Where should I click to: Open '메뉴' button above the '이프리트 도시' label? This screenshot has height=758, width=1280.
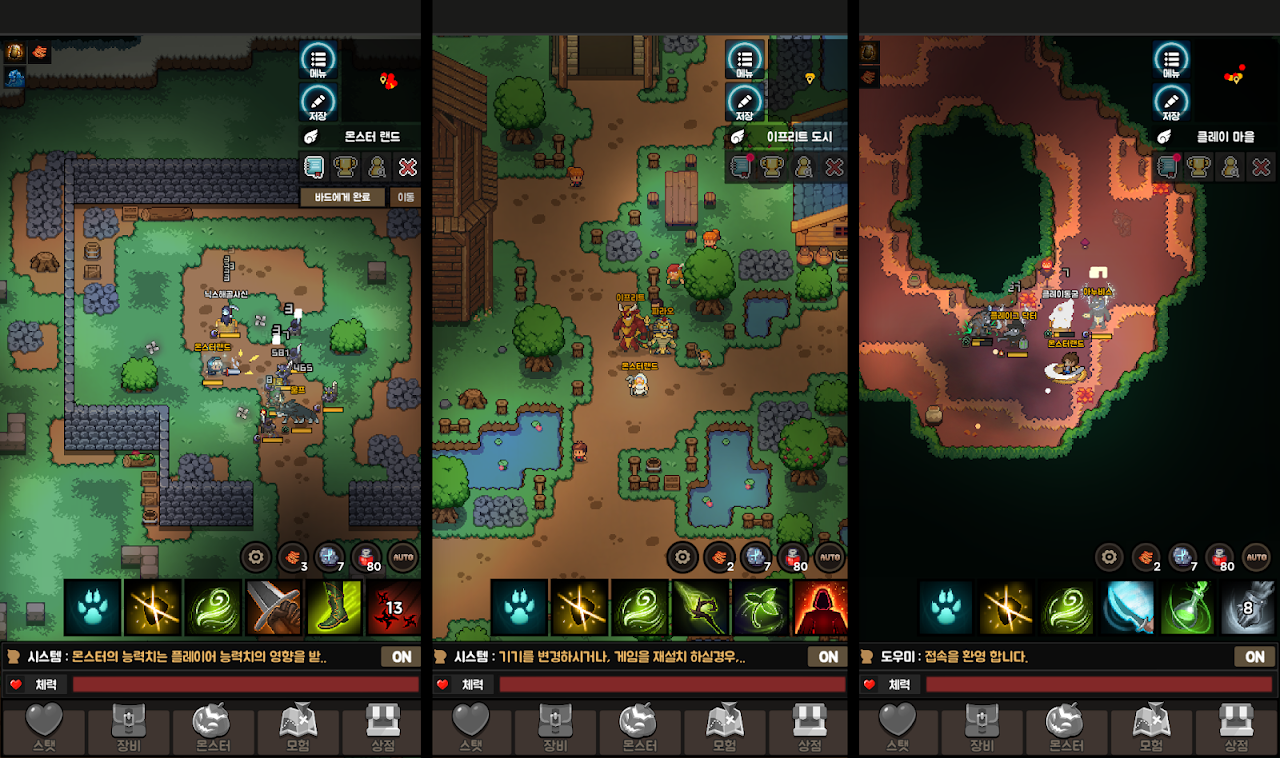coord(745,60)
